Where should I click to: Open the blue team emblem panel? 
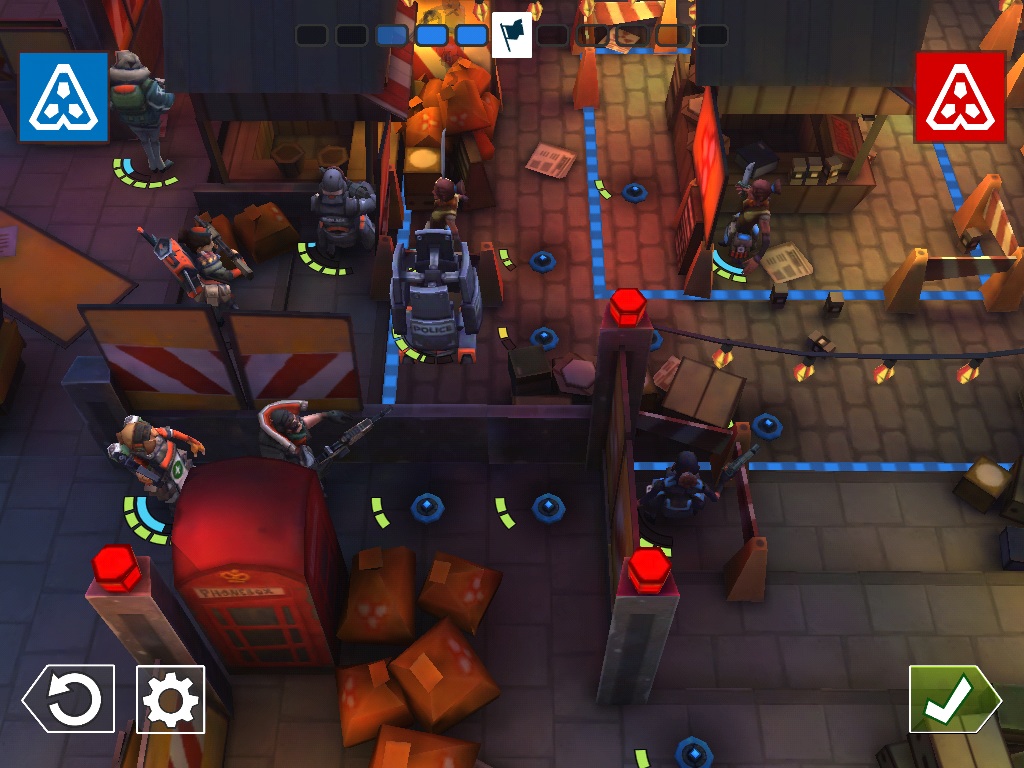point(63,96)
